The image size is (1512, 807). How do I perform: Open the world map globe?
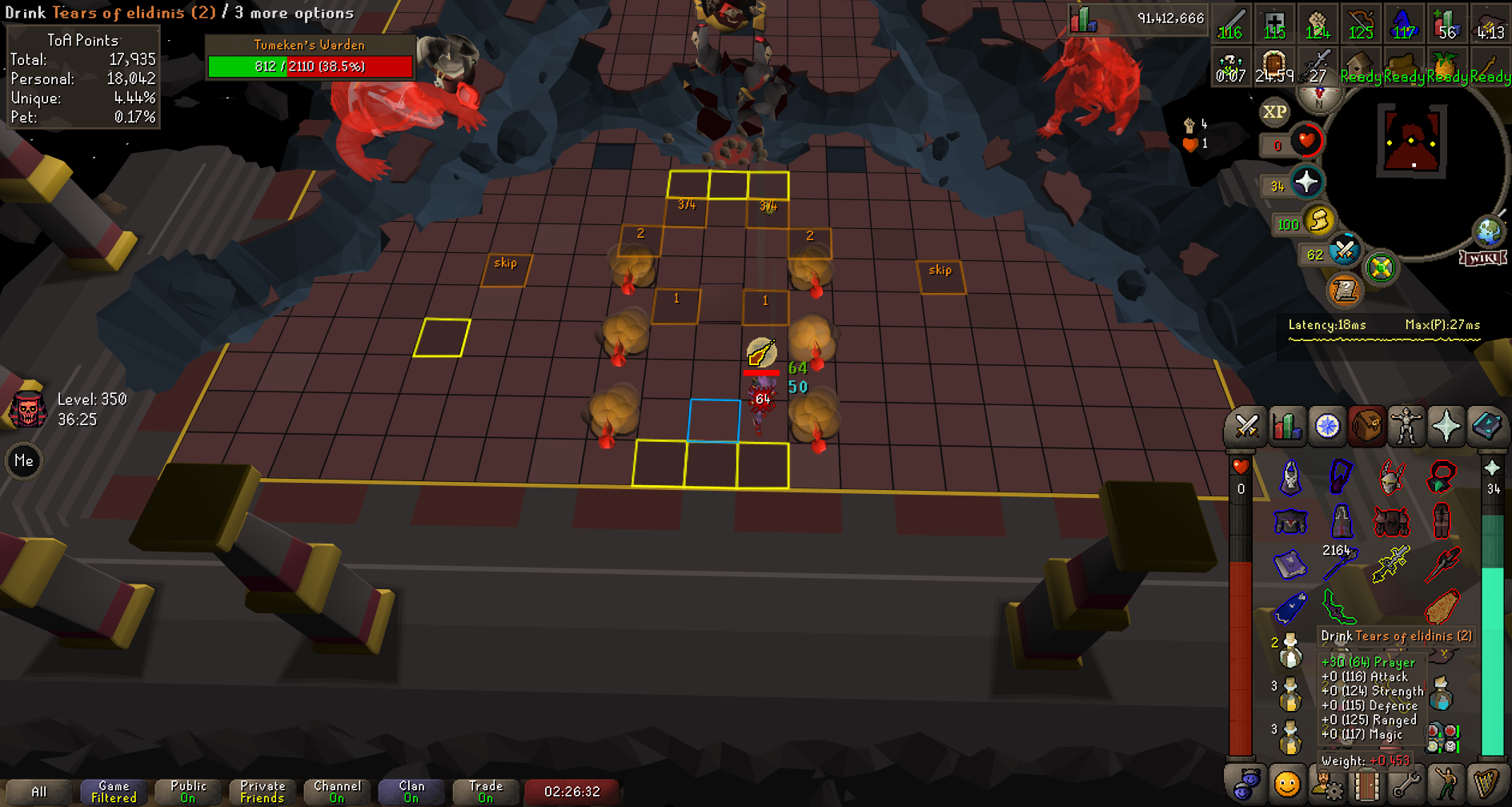(1488, 231)
